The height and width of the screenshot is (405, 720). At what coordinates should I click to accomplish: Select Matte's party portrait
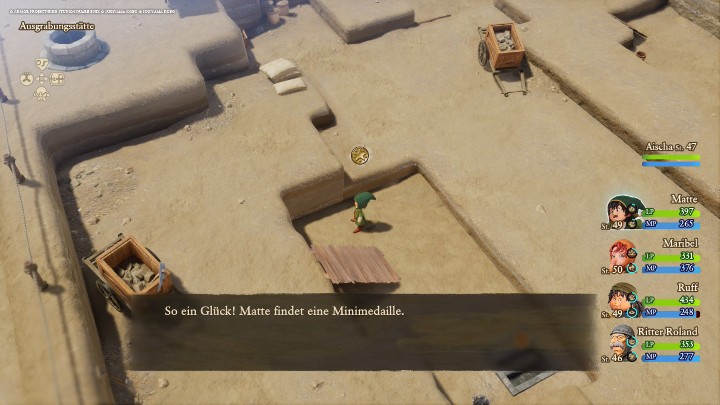(622, 211)
